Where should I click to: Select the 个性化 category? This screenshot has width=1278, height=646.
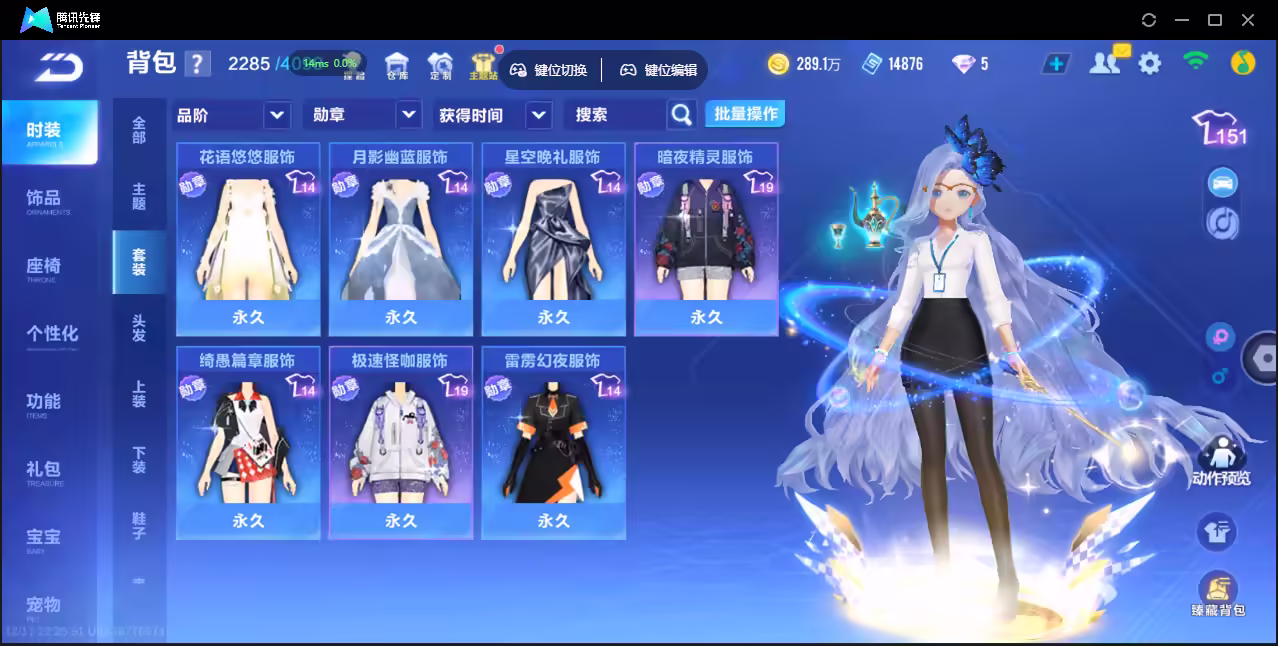click(51, 334)
